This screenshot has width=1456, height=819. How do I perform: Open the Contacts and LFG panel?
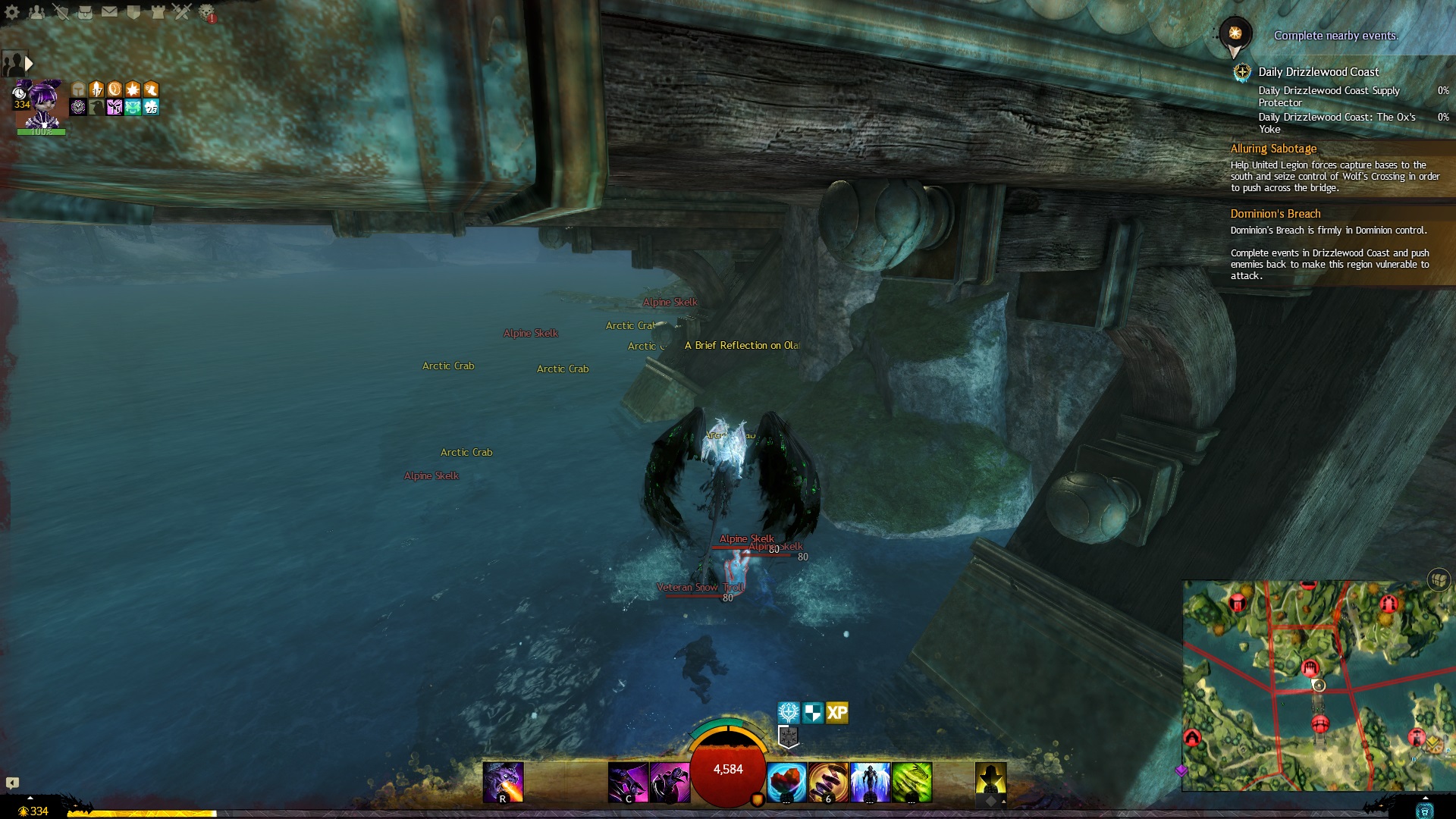pyautogui.click(x=36, y=11)
